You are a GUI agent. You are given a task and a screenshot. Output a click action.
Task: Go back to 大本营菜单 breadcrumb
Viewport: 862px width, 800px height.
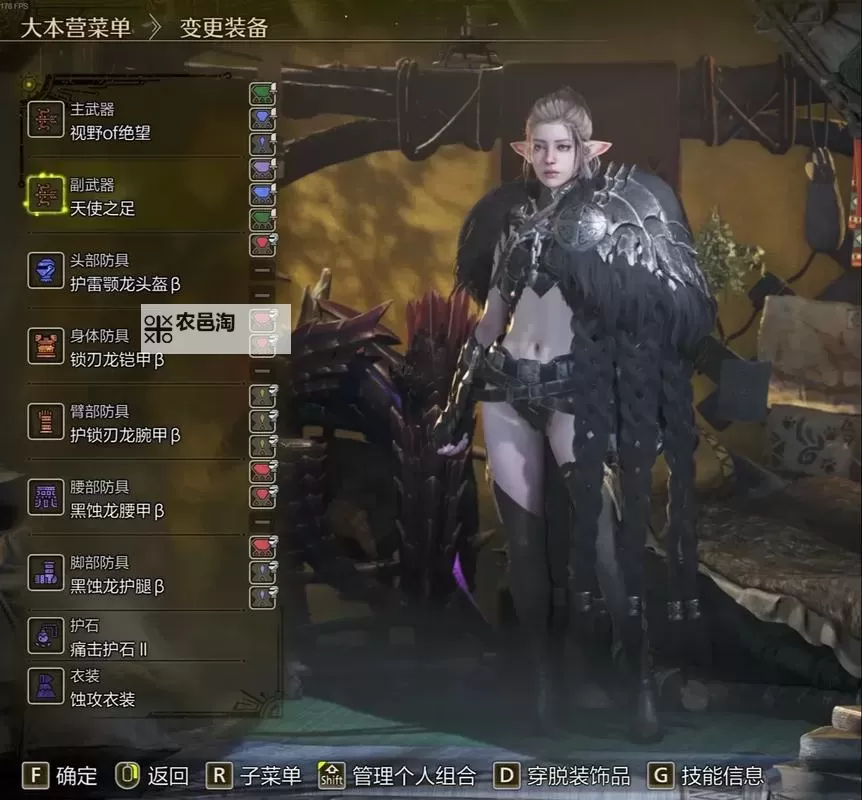(76, 27)
